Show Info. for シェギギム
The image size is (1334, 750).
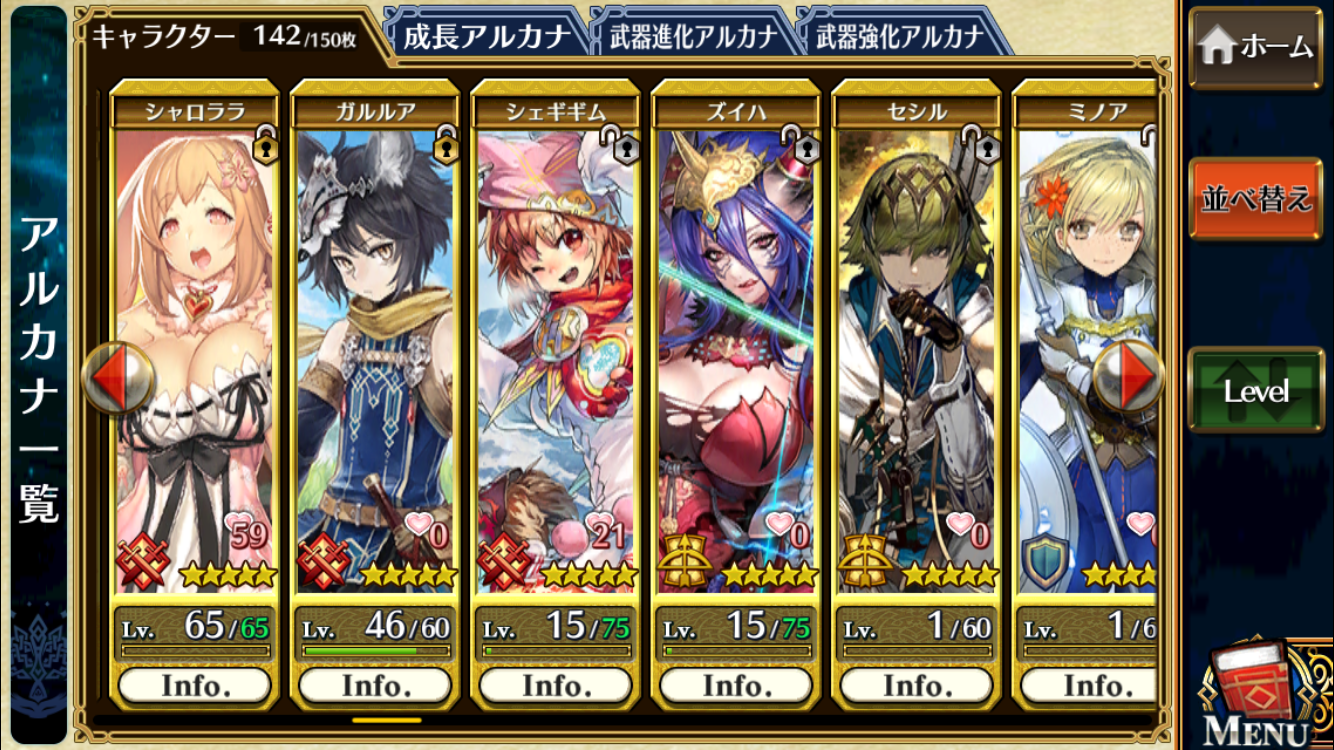(x=555, y=686)
